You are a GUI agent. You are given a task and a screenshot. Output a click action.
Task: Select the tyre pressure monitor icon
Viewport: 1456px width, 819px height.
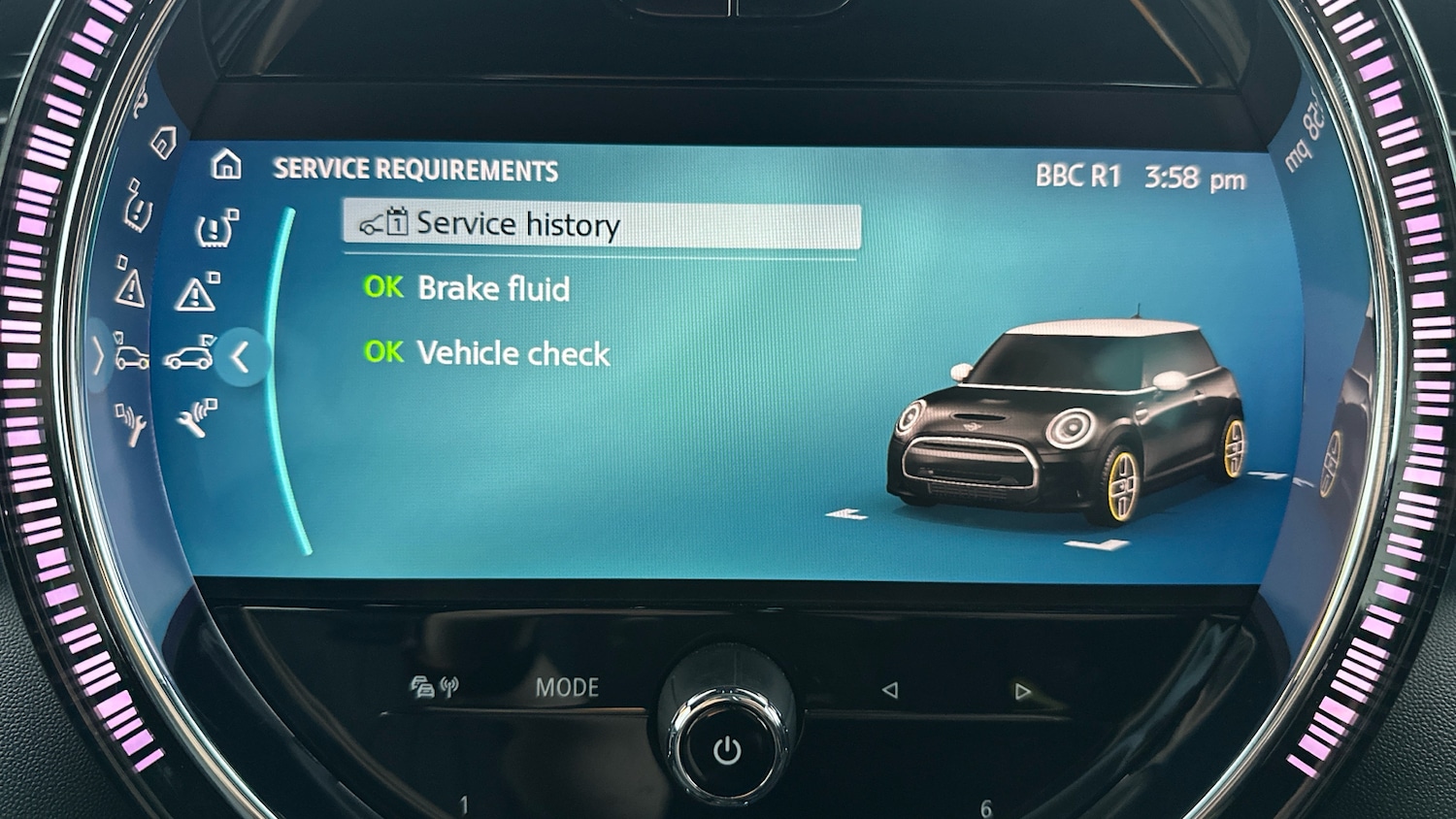(x=215, y=226)
